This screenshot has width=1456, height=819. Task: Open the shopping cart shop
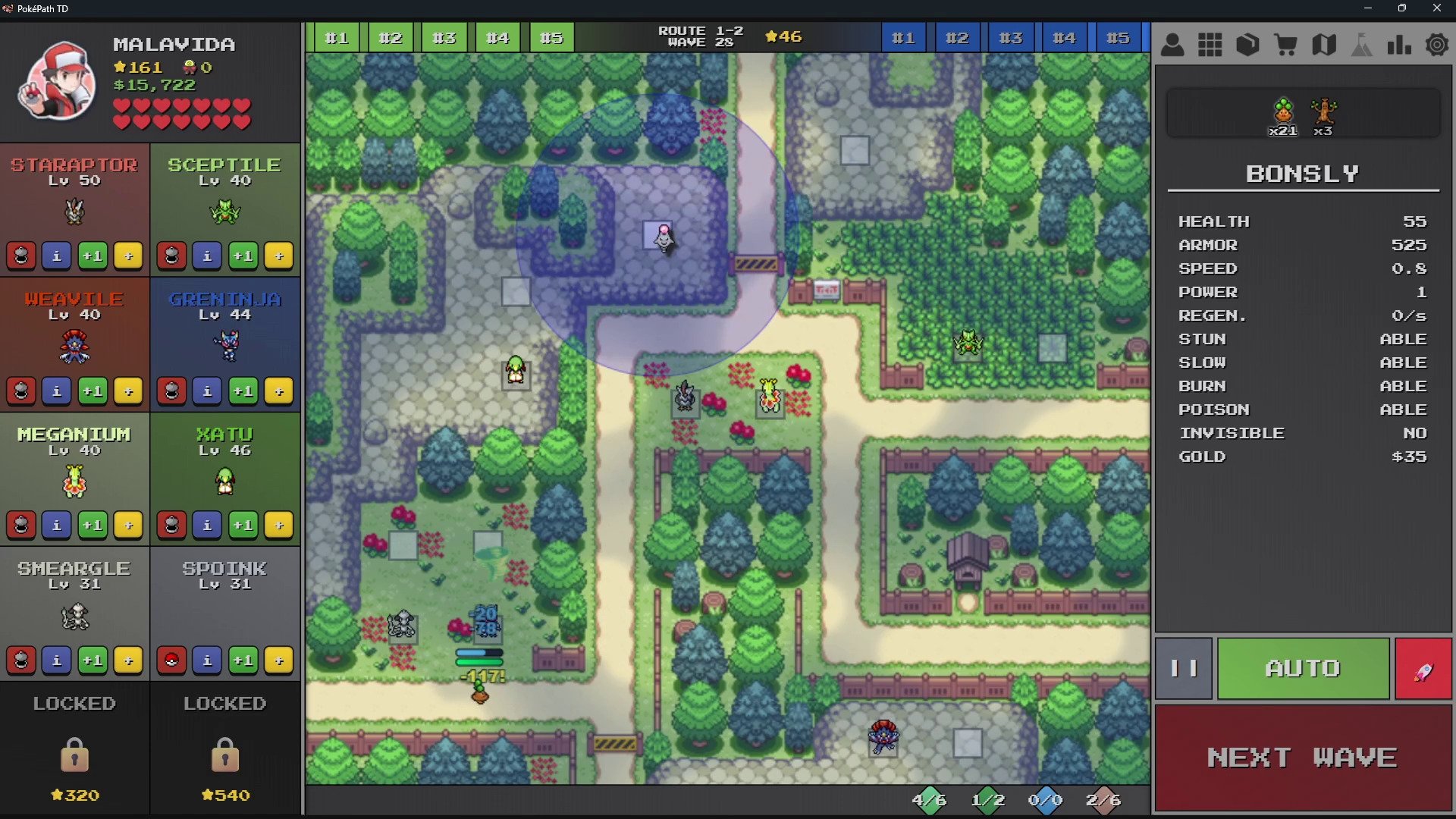coord(1285,45)
